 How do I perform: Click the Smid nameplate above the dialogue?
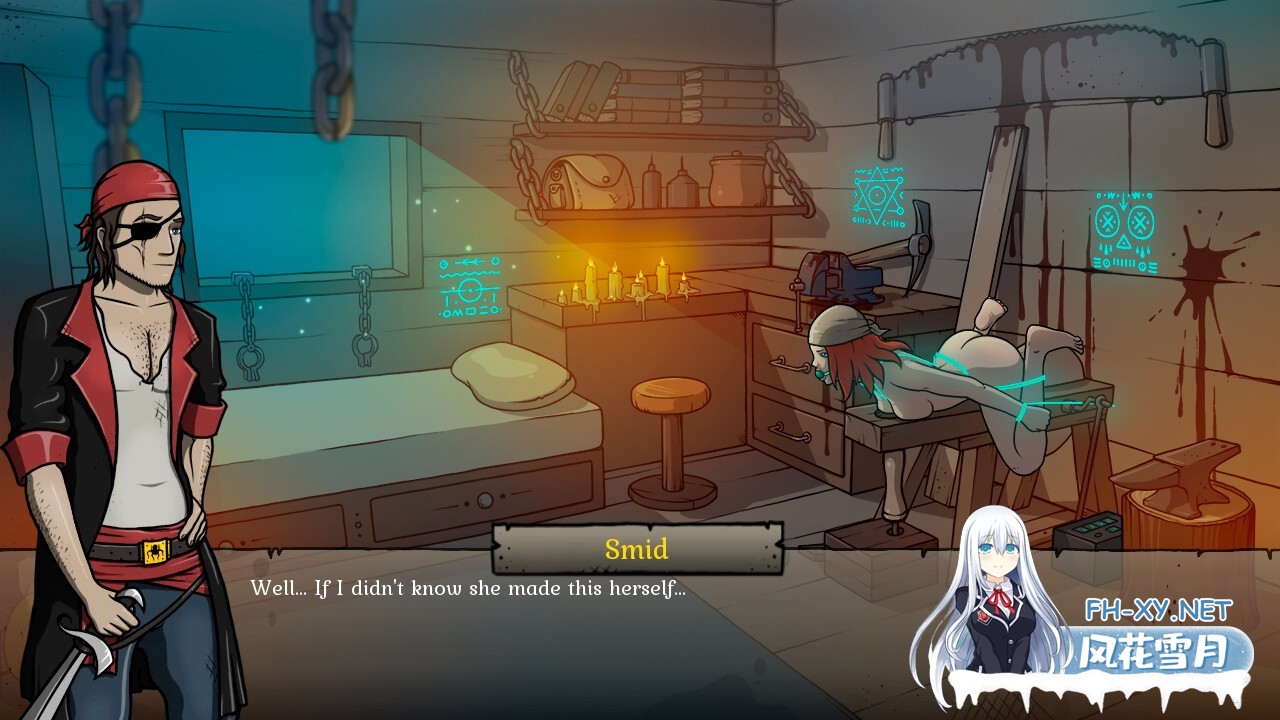tap(638, 548)
